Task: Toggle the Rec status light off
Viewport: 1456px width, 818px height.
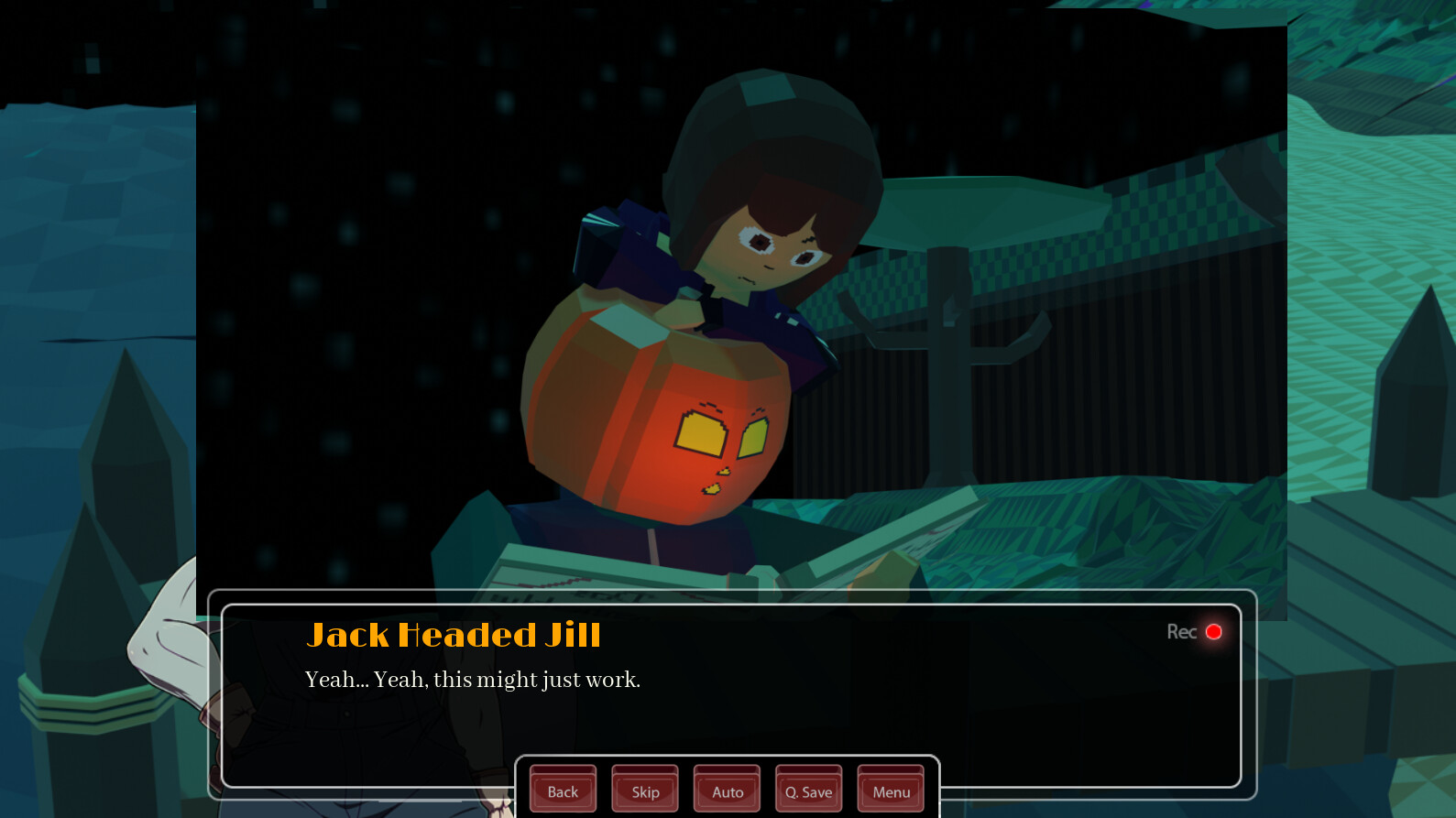Action: coord(1214,631)
